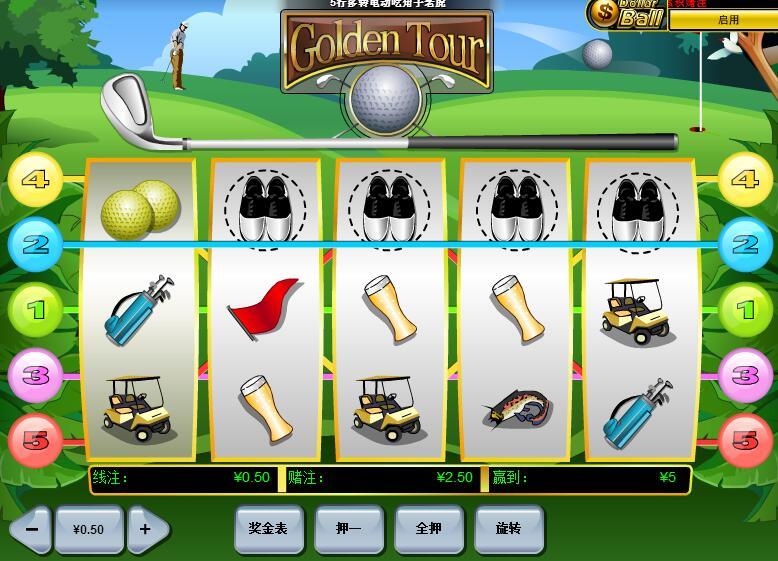Decrease the line bet with the minus button

tap(31, 529)
